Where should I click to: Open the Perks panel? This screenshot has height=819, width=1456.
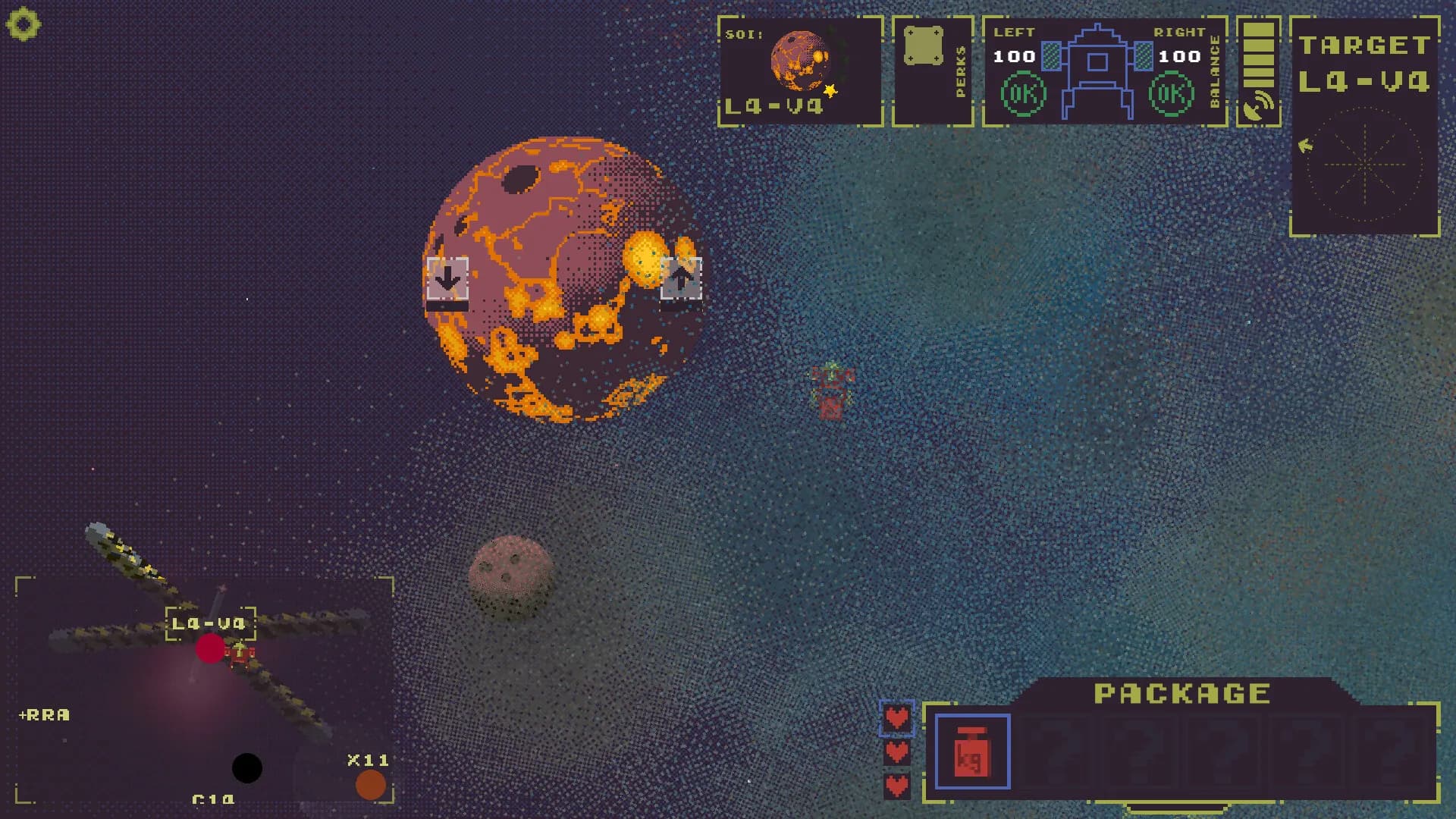click(x=932, y=71)
